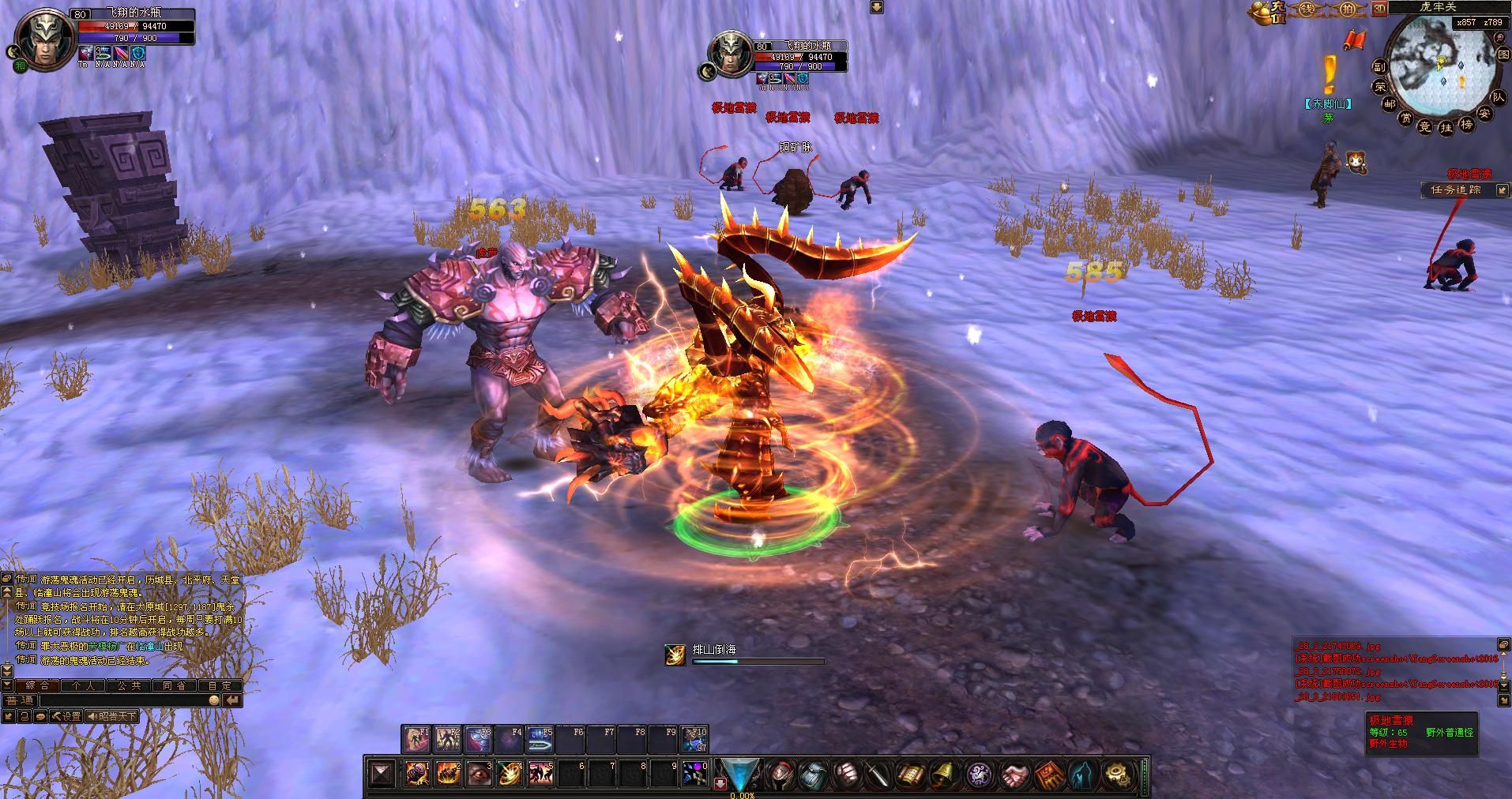Switch to the 个人 chat tab

tap(84, 685)
